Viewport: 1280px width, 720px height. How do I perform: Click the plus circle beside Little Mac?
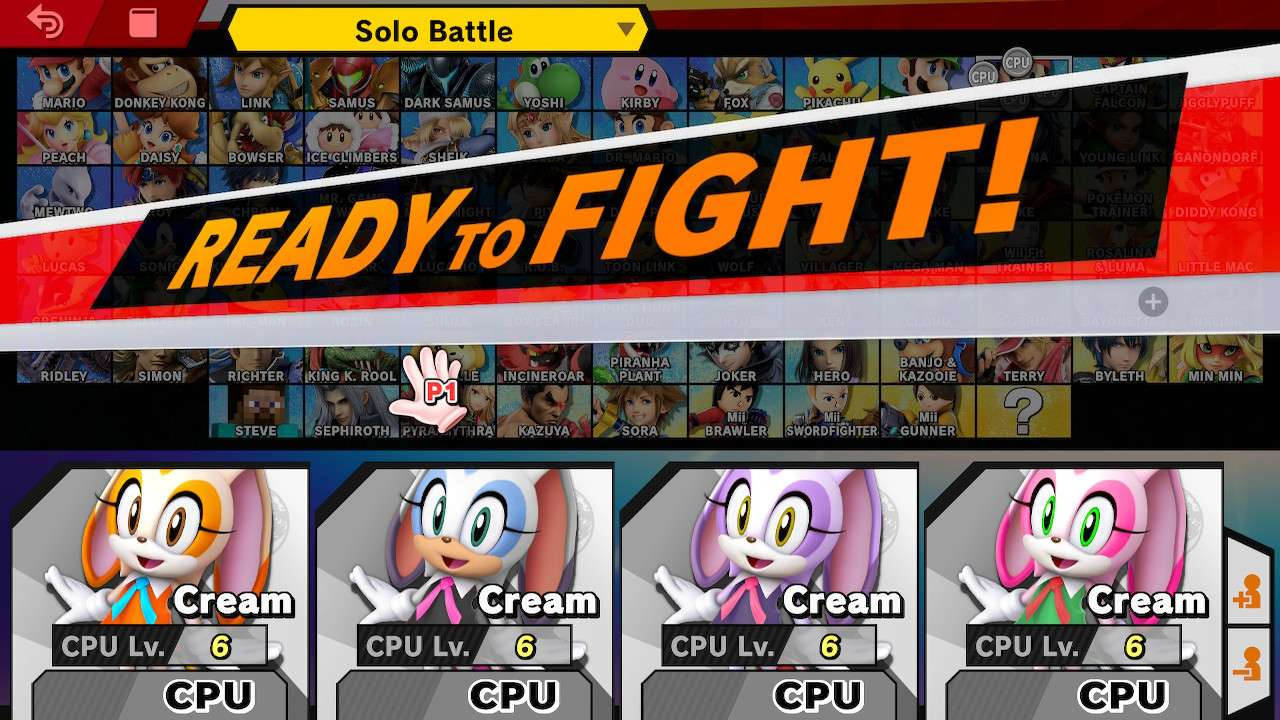tap(1153, 301)
